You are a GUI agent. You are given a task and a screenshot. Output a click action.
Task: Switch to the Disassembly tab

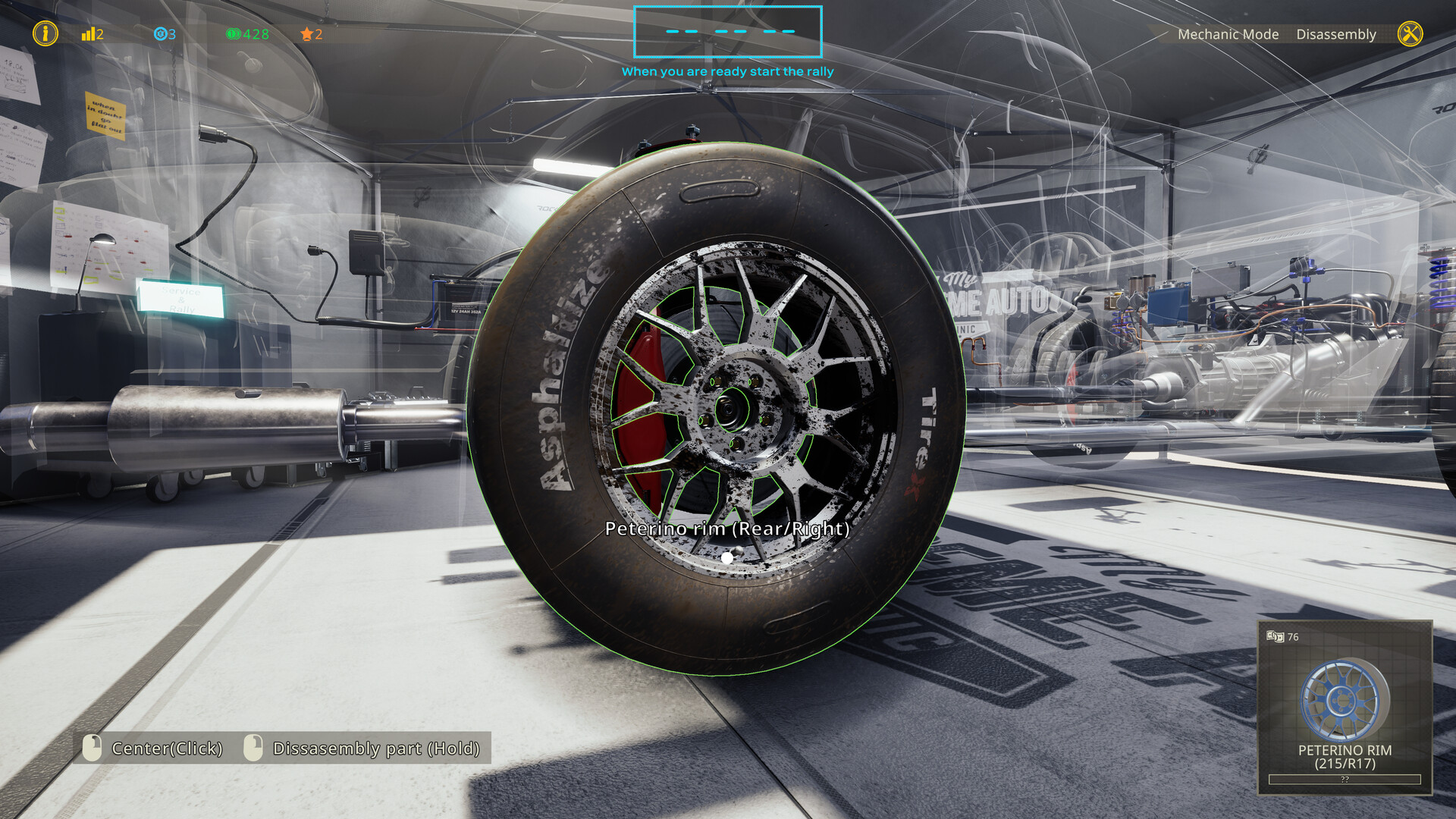click(1337, 34)
